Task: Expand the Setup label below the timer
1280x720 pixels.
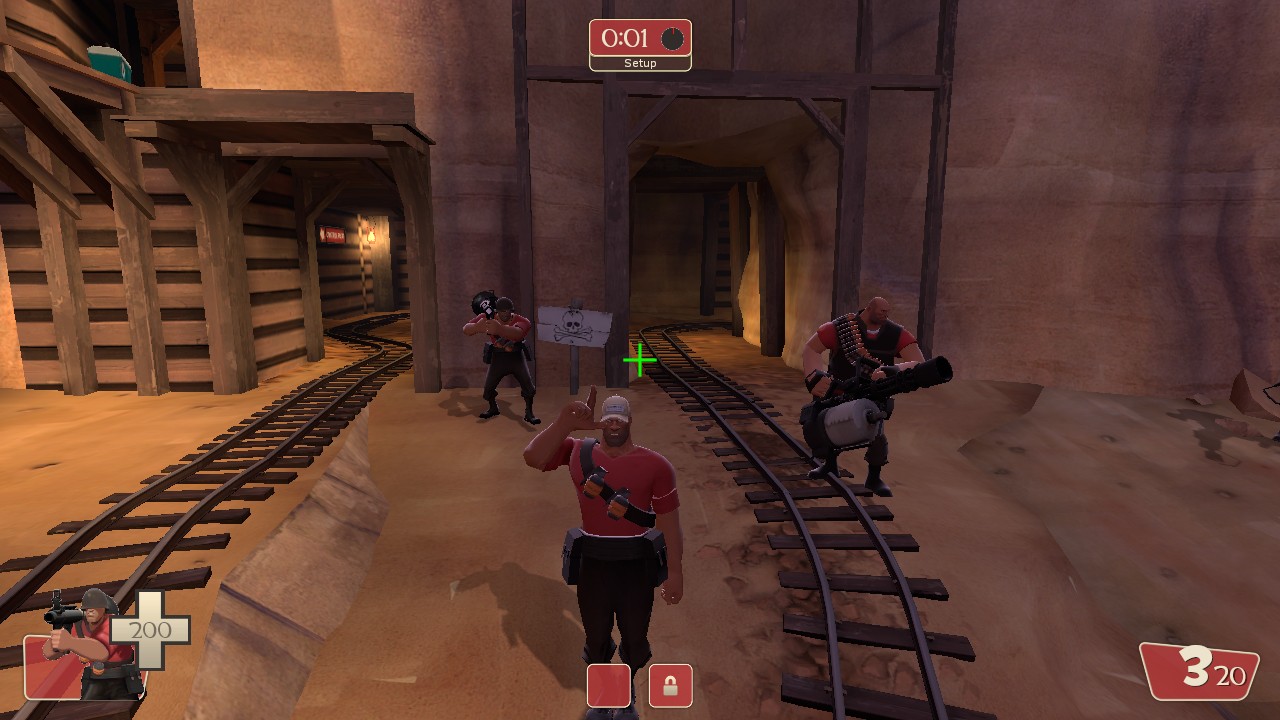Action: [x=641, y=62]
